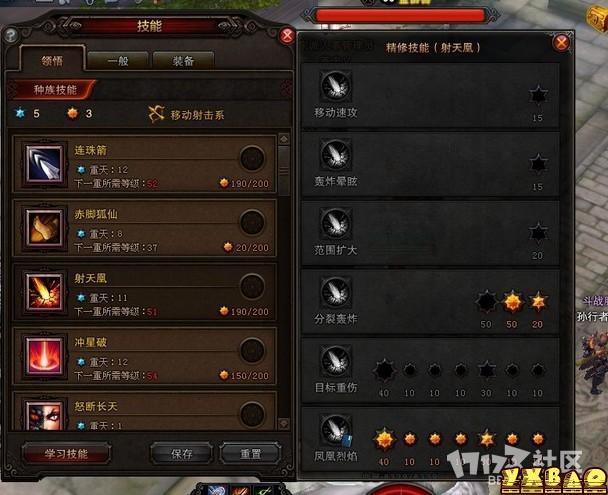Choose the 凤凰烈焰 refinement icon
The height and width of the screenshot is (495, 608).
[332, 431]
